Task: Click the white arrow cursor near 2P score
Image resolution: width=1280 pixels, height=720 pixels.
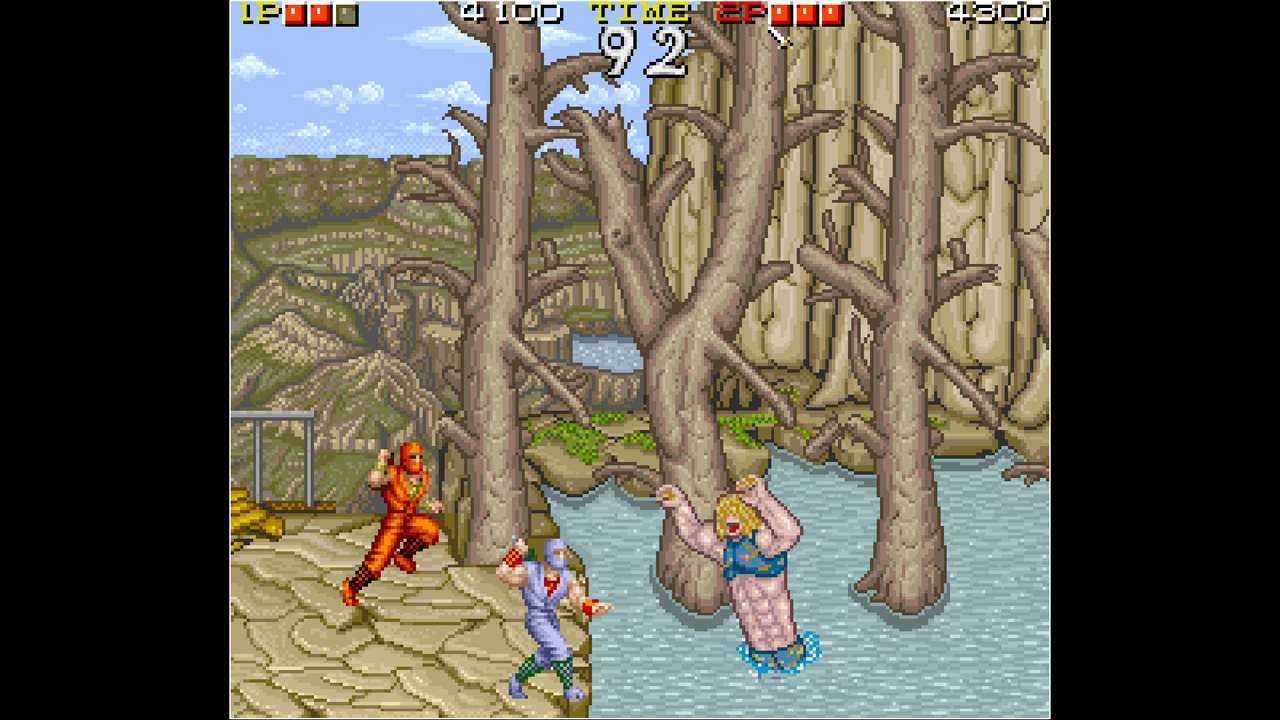Action: [781, 38]
